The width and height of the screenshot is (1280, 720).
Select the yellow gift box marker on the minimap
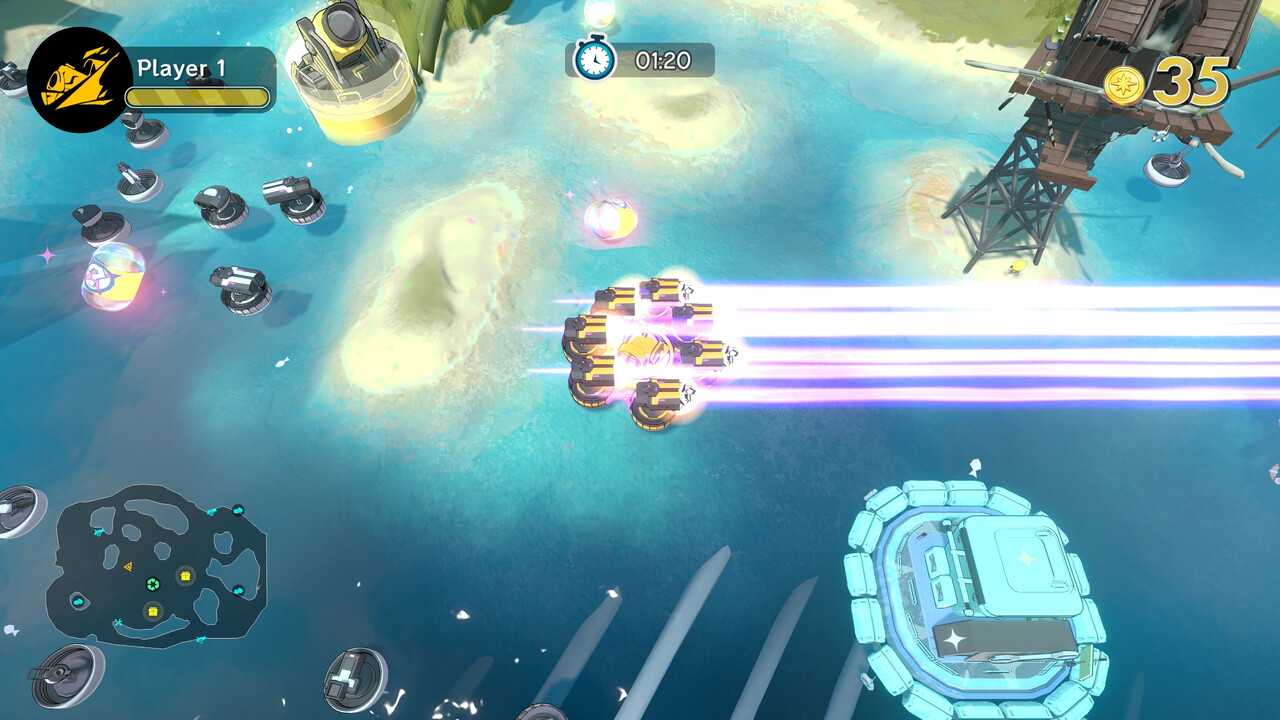point(185,575)
